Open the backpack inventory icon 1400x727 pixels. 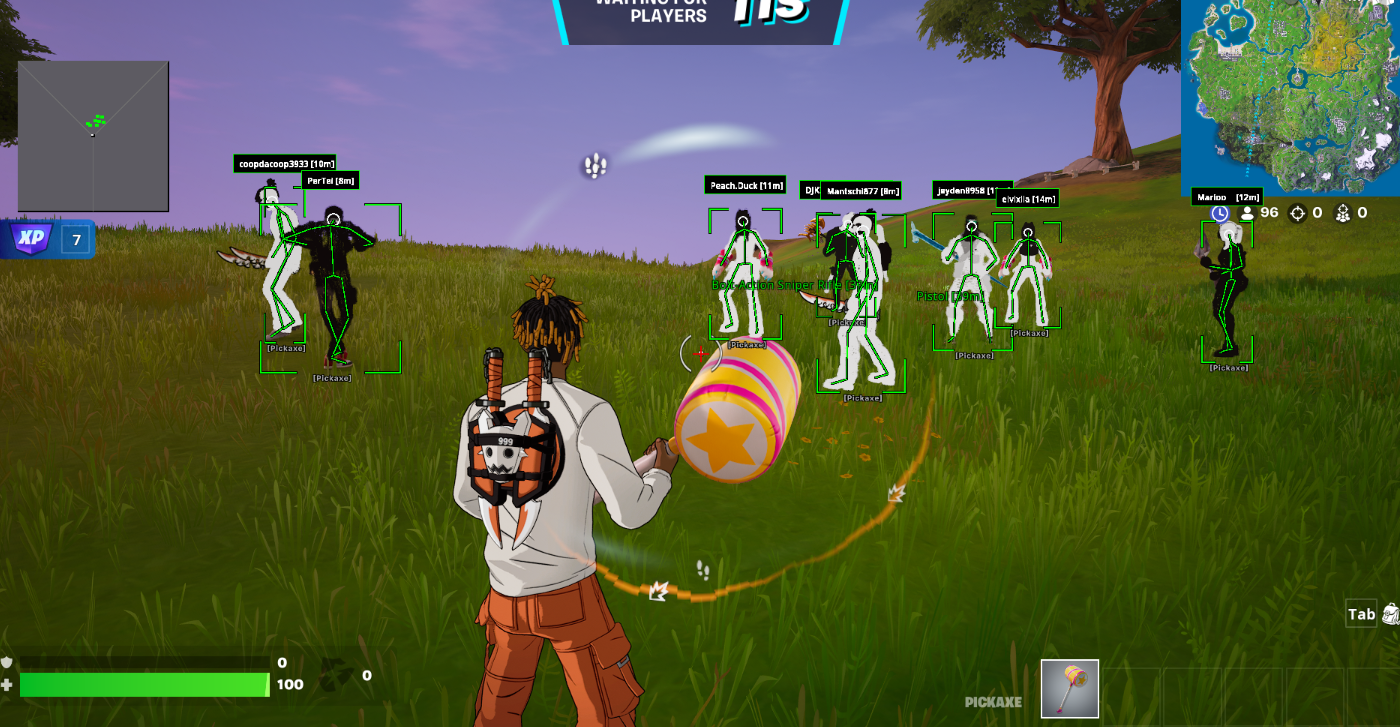(x=1391, y=614)
